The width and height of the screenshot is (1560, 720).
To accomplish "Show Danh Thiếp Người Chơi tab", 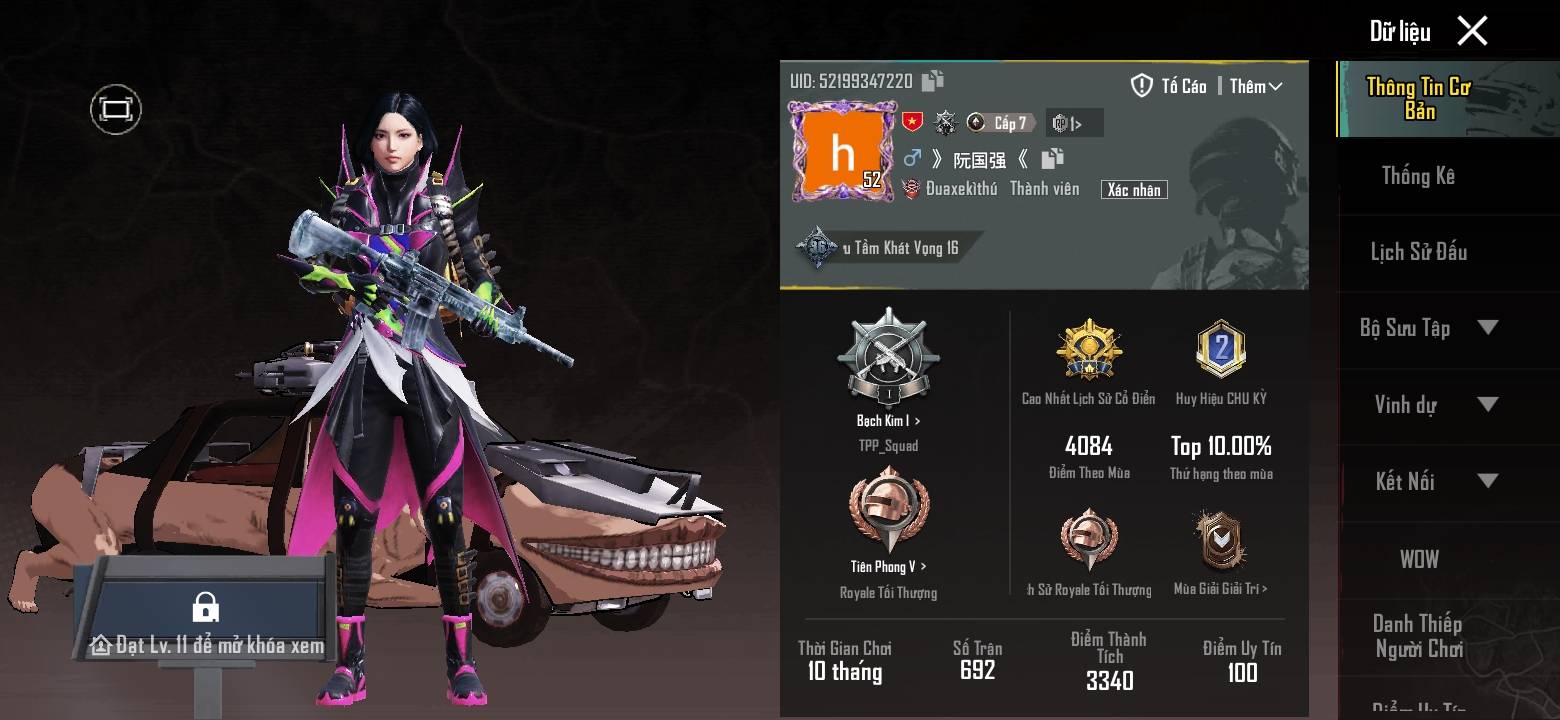I will coord(1418,636).
